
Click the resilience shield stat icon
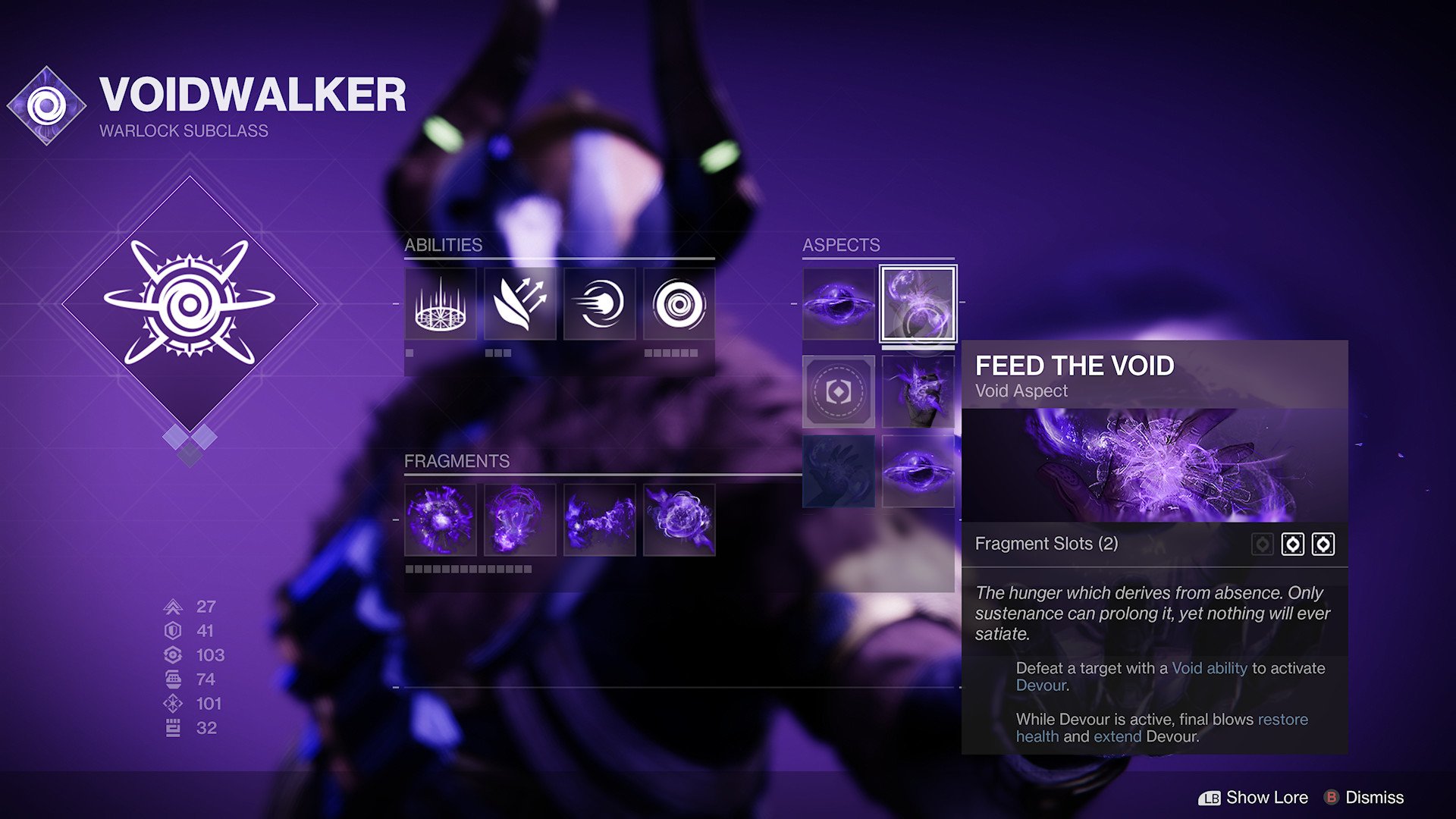tap(173, 631)
